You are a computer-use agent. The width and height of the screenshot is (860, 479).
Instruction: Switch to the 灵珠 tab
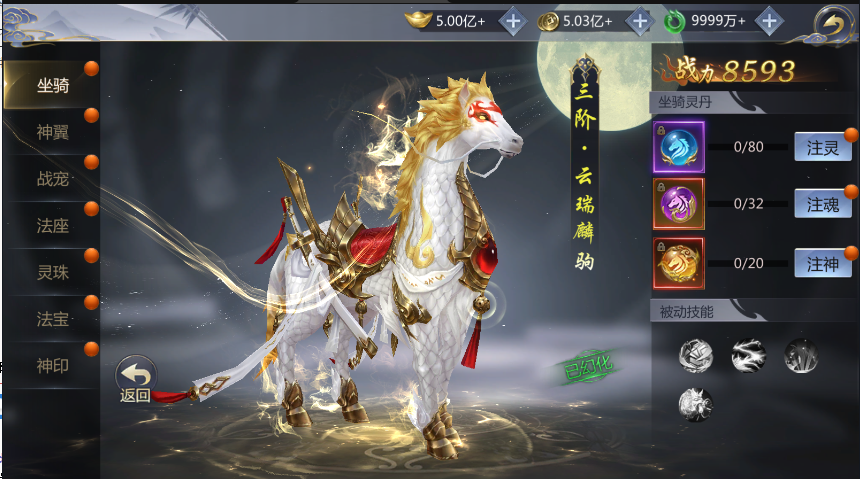52,272
